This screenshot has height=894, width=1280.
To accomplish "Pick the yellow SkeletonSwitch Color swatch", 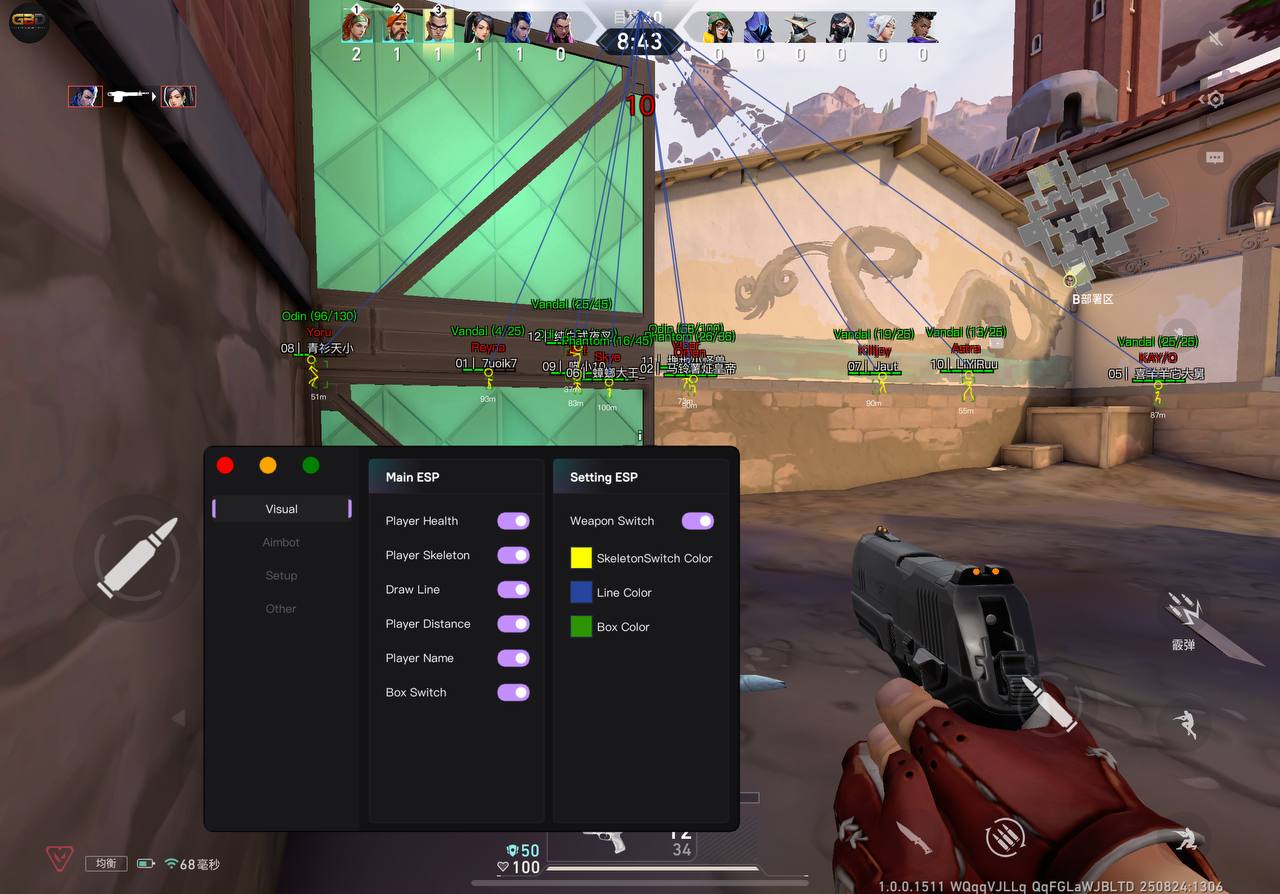I will point(581,558).
